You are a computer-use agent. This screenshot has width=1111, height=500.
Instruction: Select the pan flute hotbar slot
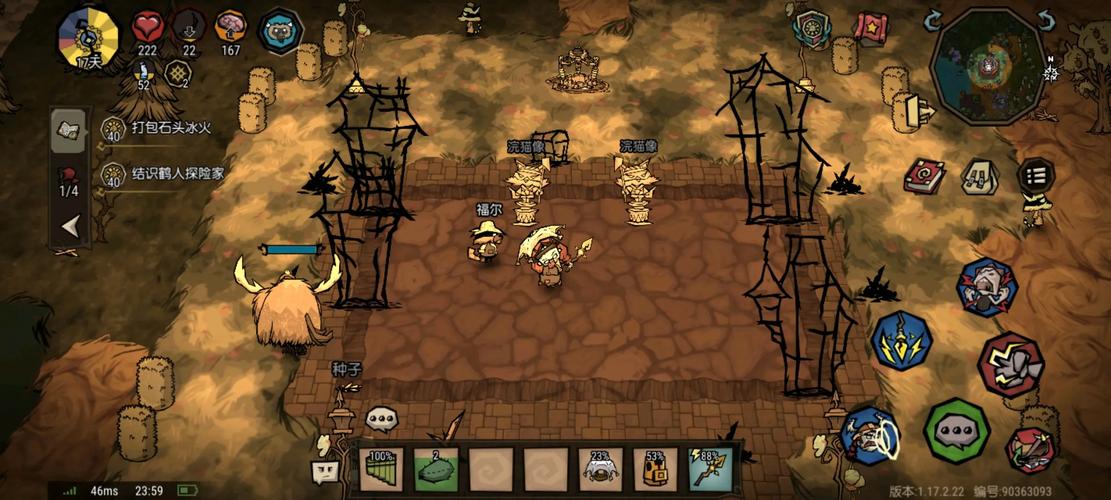click(381, 469)
